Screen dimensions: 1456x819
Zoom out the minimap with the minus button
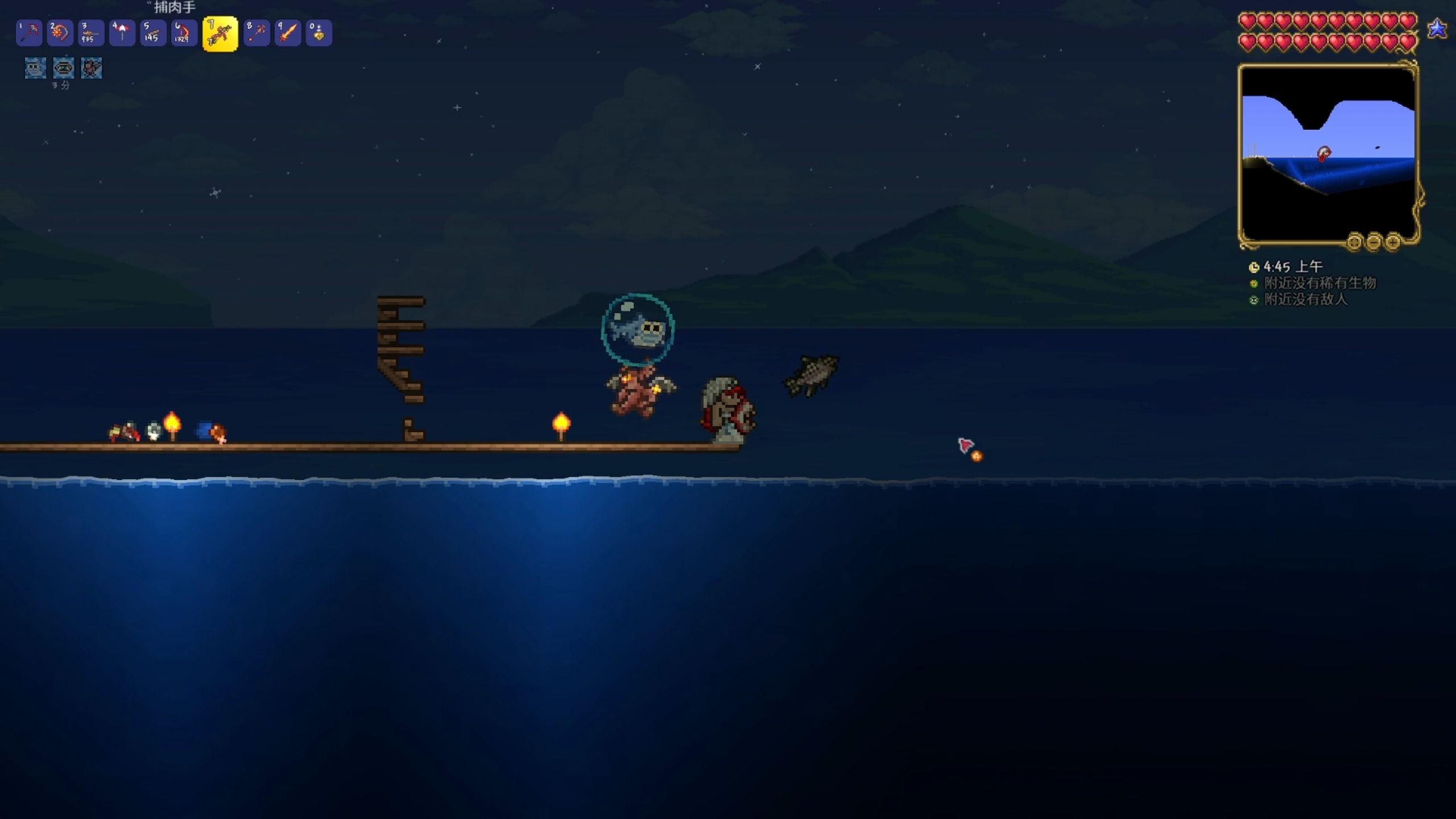point(1374,242)
